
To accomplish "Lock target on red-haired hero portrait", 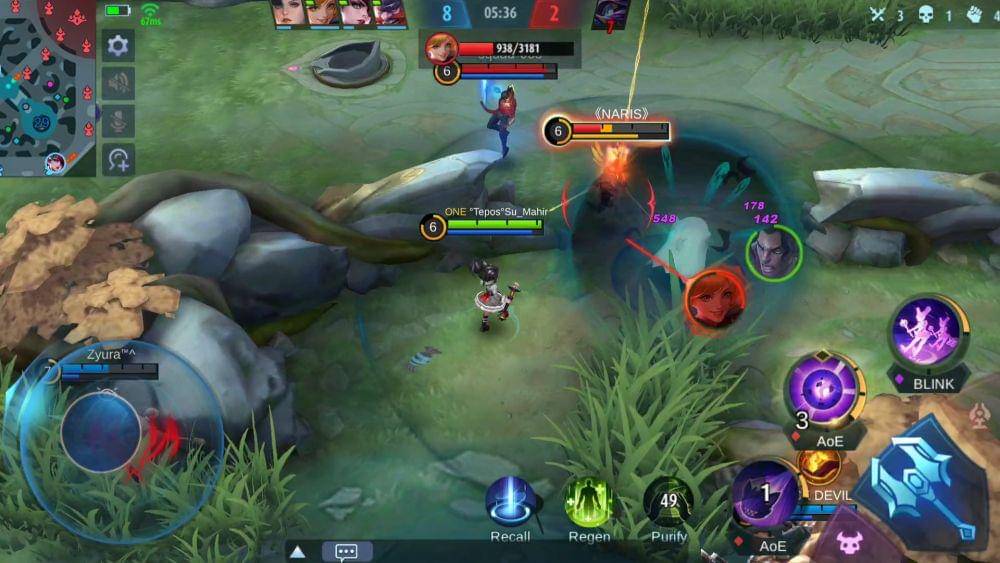I will pyautogui.click(x=715, y=300).
